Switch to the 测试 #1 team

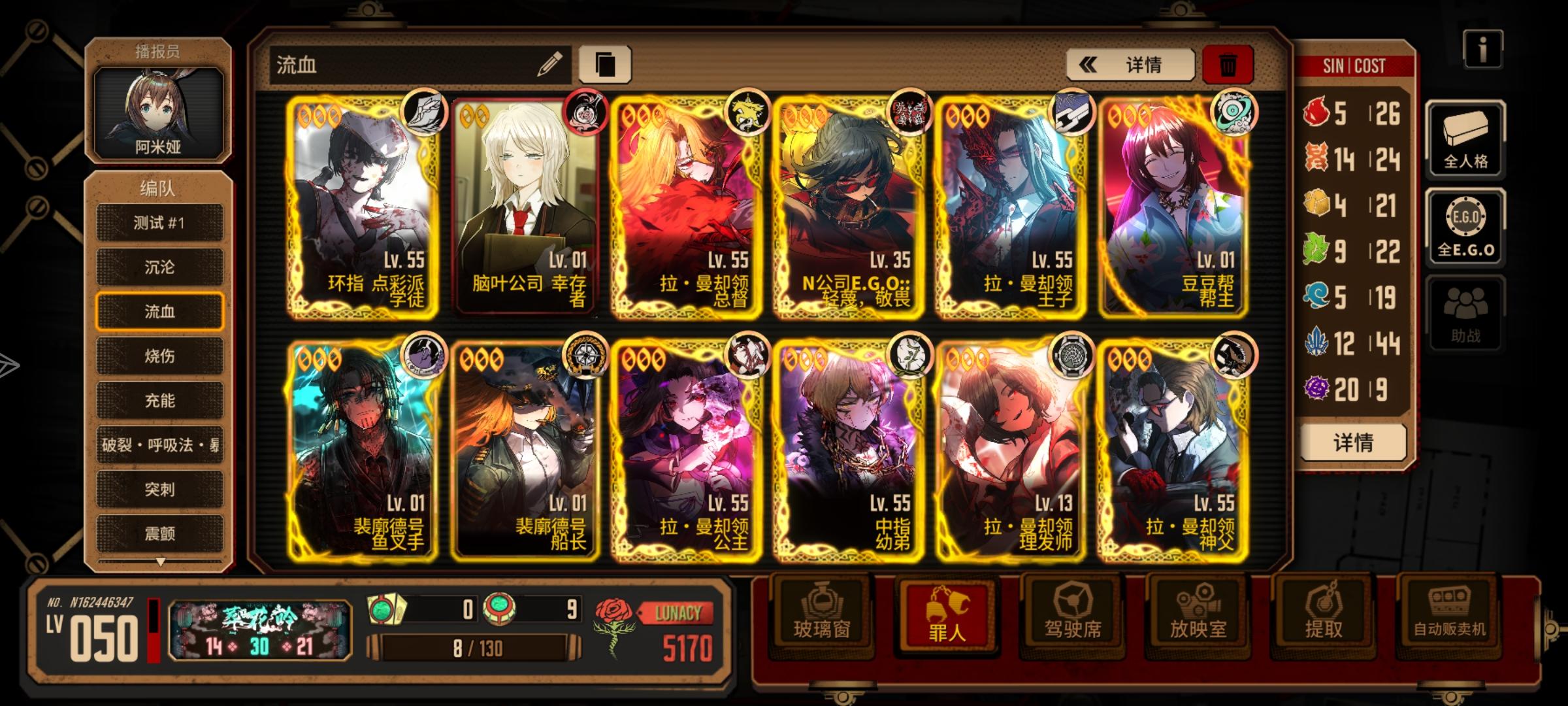click(x=159, y=222)
